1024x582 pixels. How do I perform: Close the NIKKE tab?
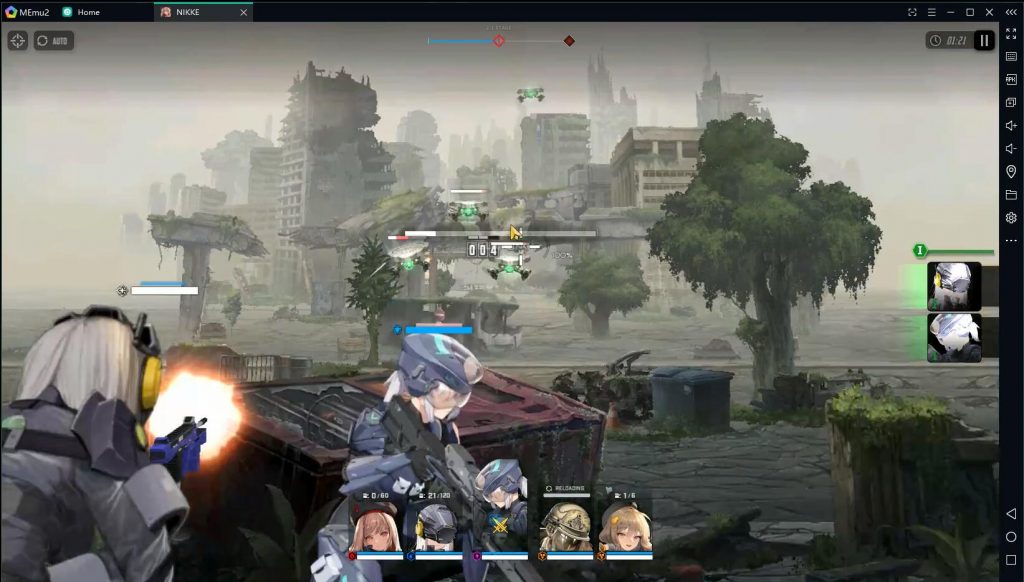pos(244,12)
